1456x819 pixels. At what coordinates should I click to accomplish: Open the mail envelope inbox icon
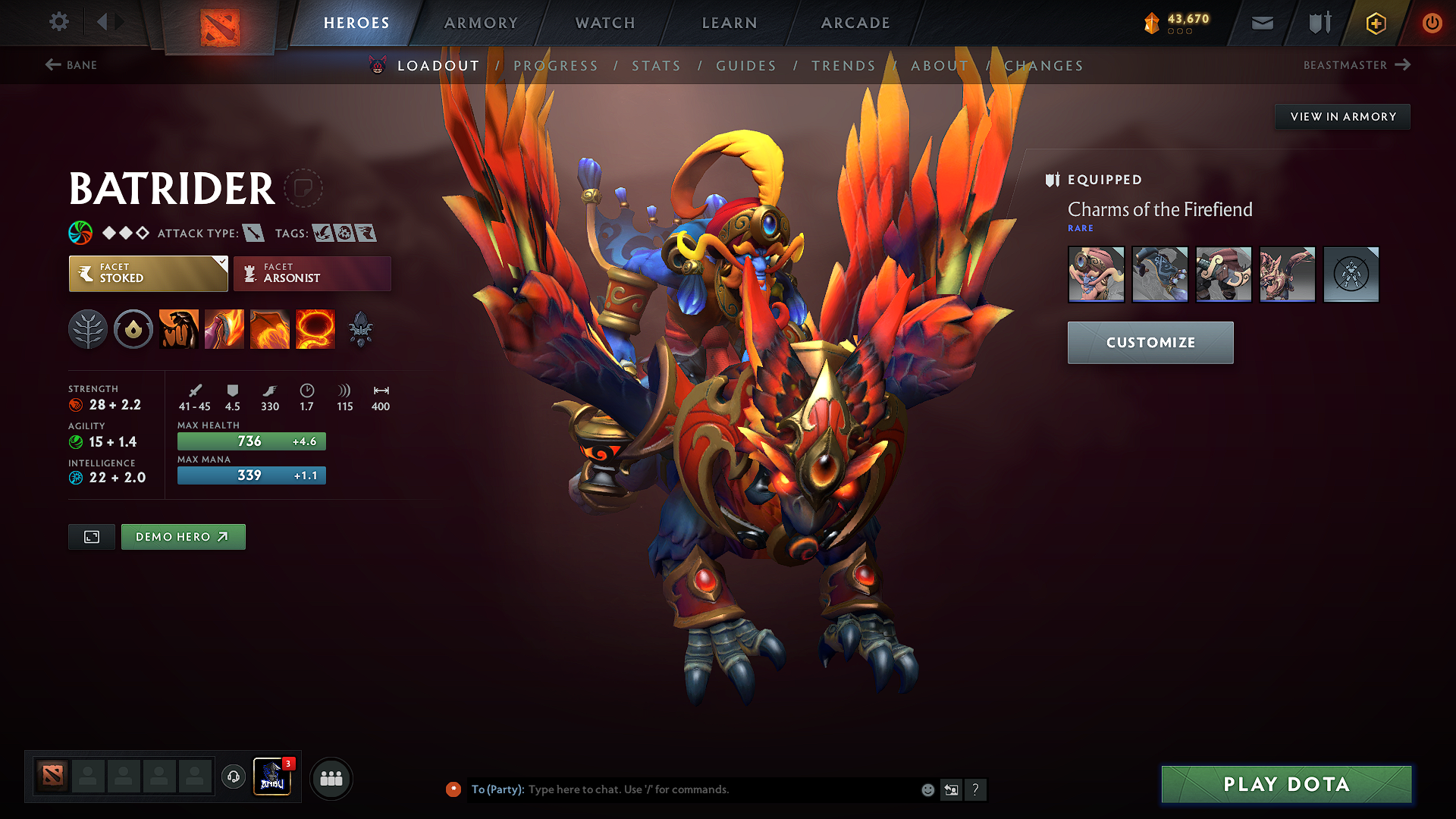click(x=1262, y=23)
